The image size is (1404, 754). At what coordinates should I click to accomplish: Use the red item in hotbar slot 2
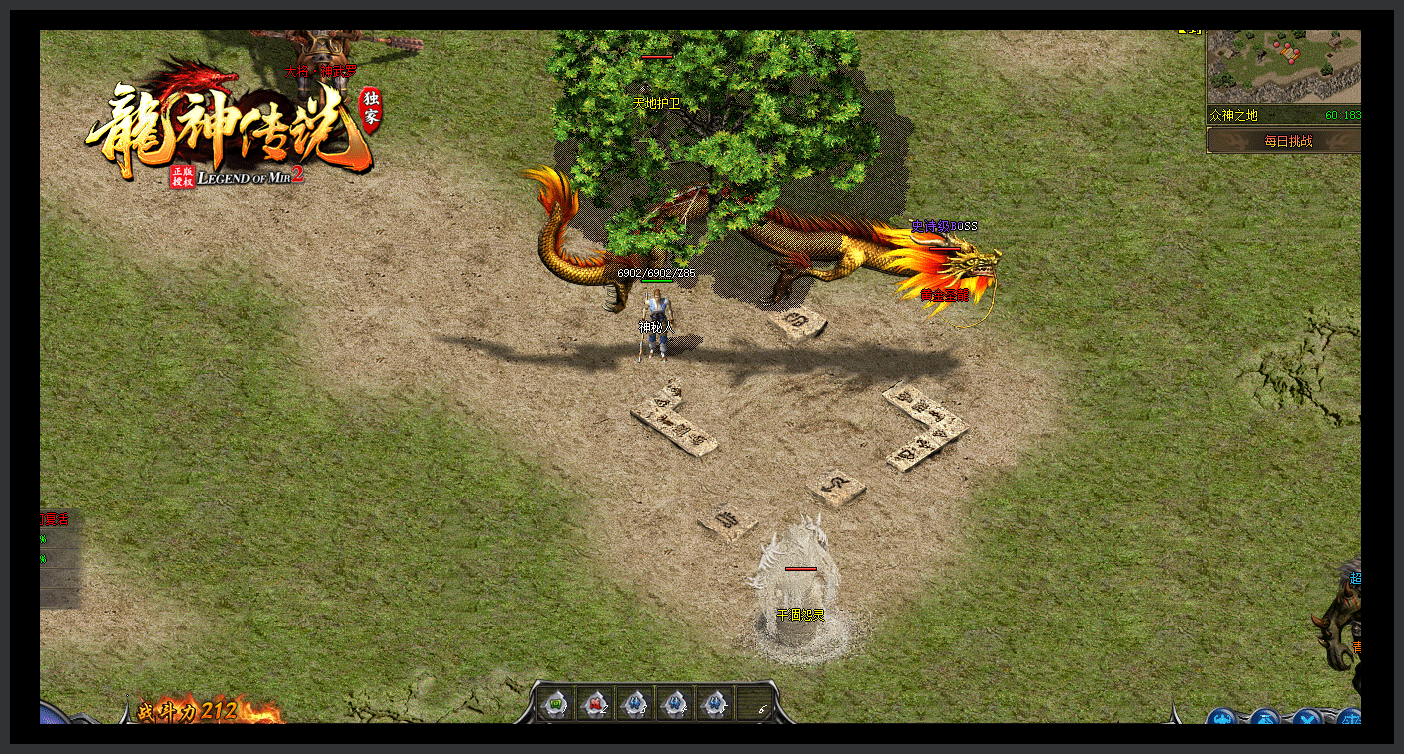[596, 704]
